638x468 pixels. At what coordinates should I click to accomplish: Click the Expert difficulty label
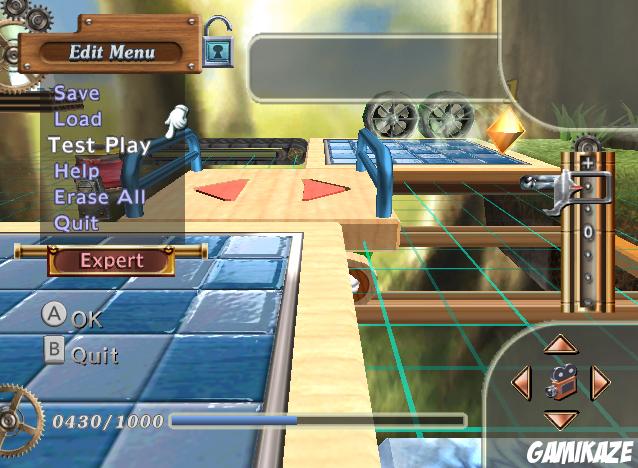click(x=111, y=261)
